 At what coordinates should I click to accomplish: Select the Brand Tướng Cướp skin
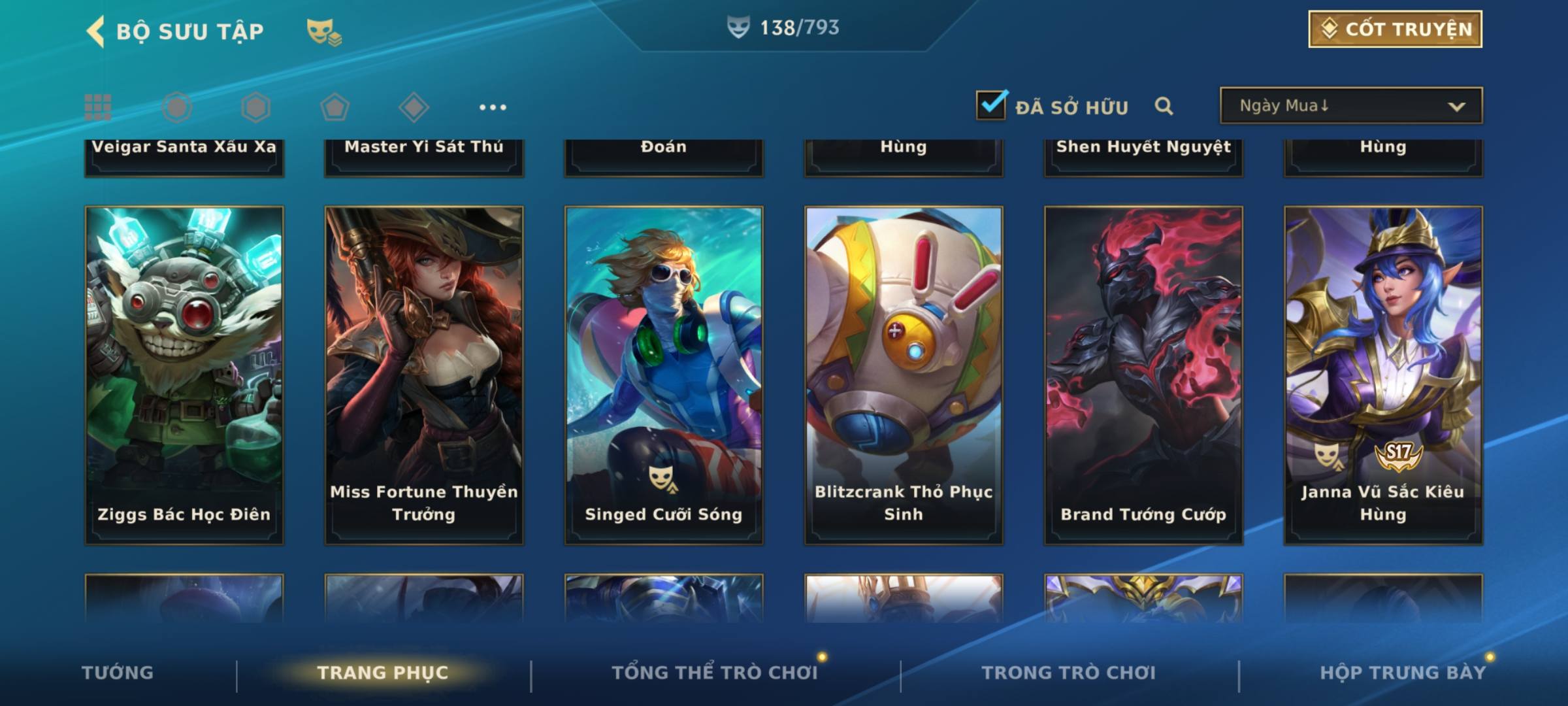[x=1143, y=375]
